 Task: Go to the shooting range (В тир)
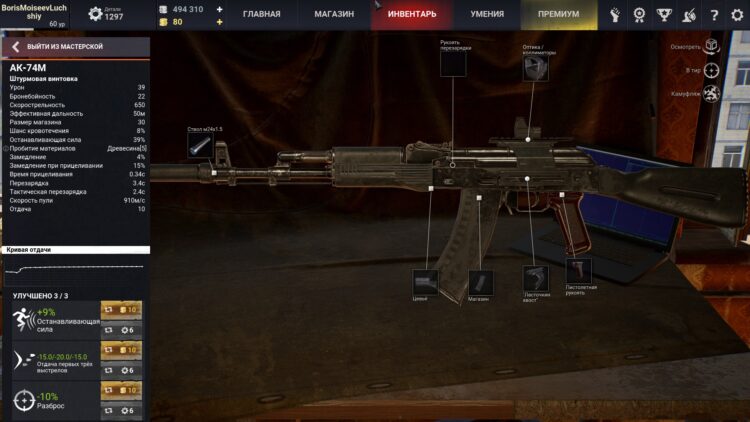click(x=711, y=71)
